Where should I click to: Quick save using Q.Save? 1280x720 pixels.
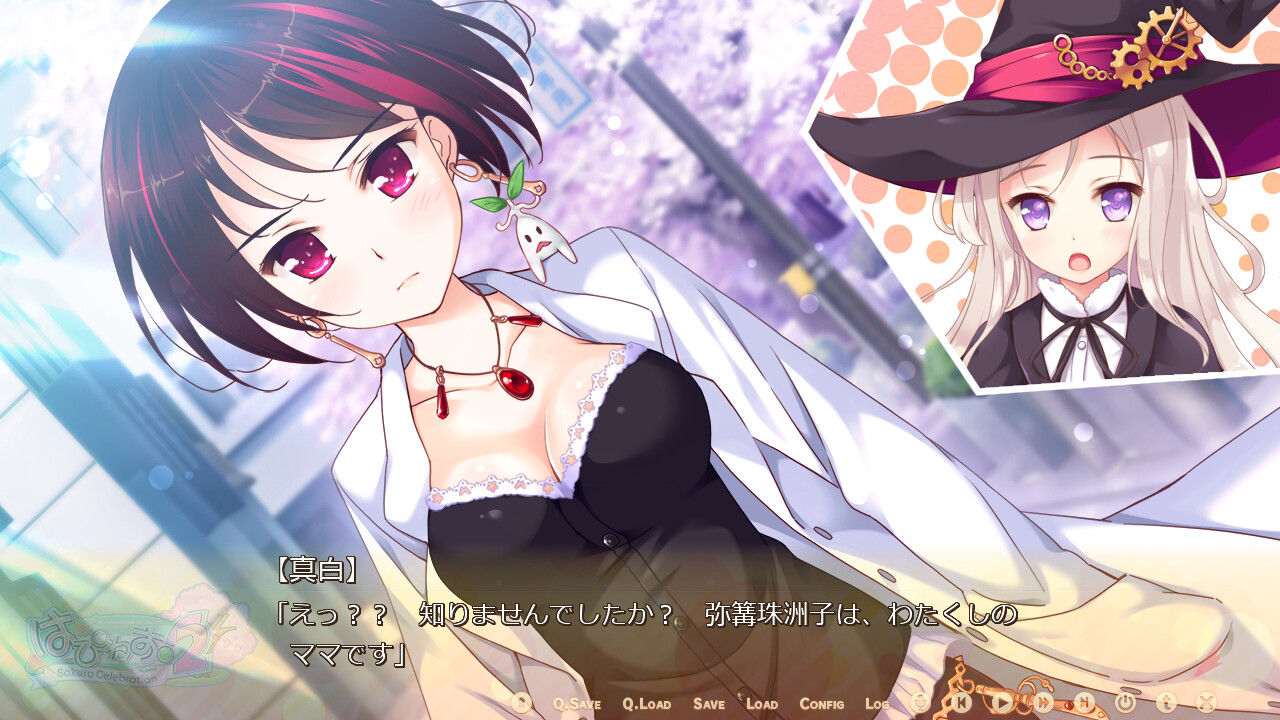[x=575, y=704]
